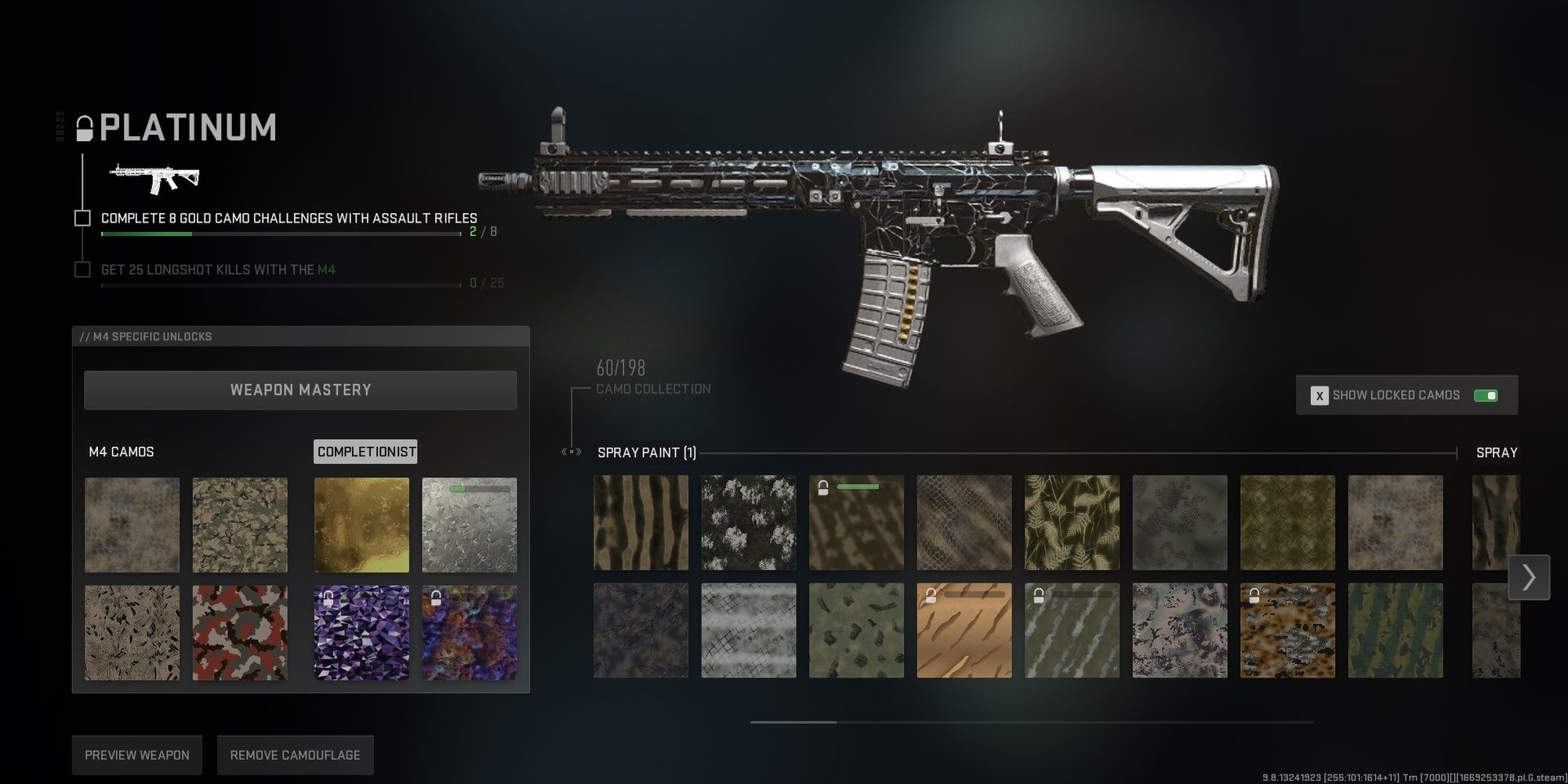Switch to the Completionist tab
Screen dimensions: 1568x784
coord(365,452)
